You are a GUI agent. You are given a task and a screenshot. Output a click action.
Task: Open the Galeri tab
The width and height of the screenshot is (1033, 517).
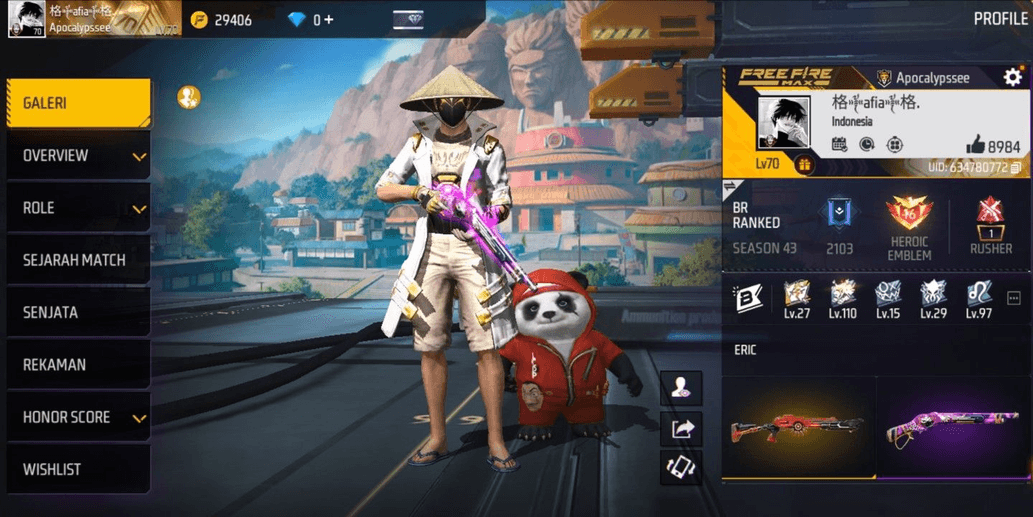tap(78, 103)
